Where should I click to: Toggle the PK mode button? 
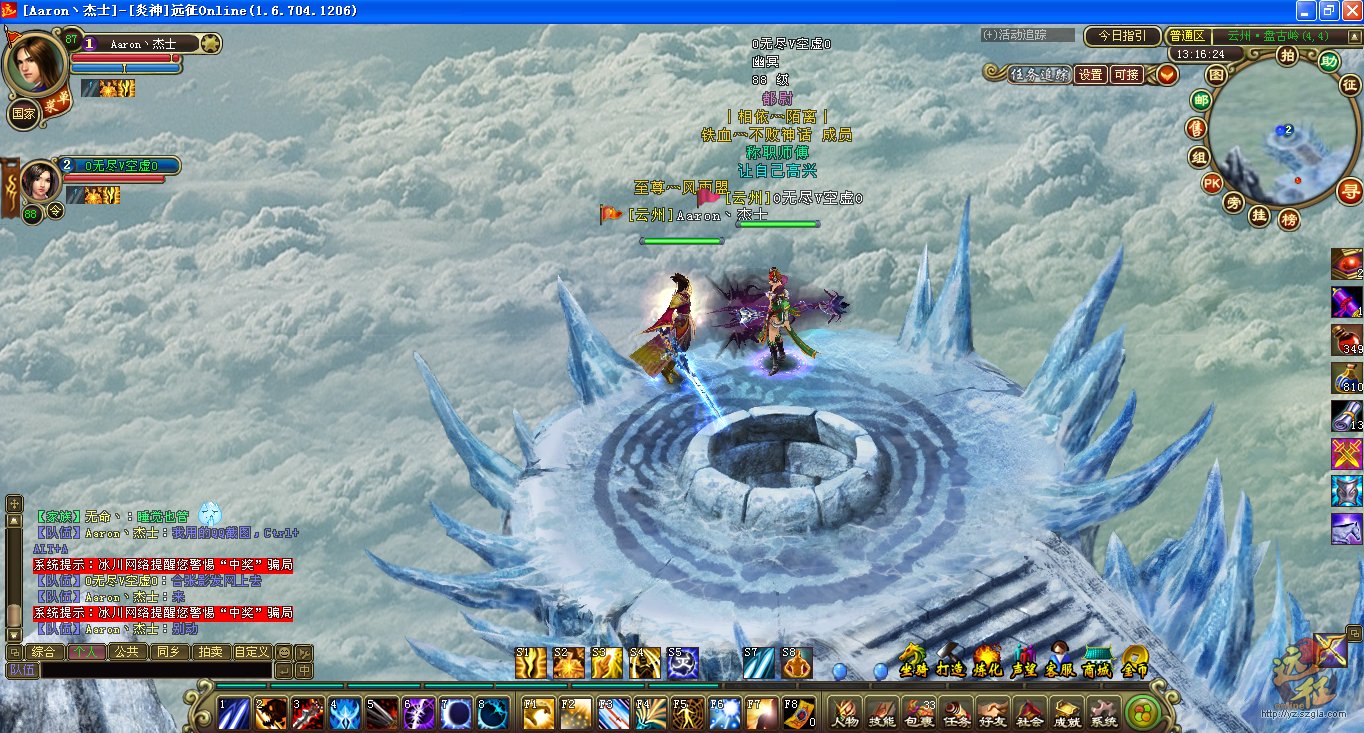1211,183
